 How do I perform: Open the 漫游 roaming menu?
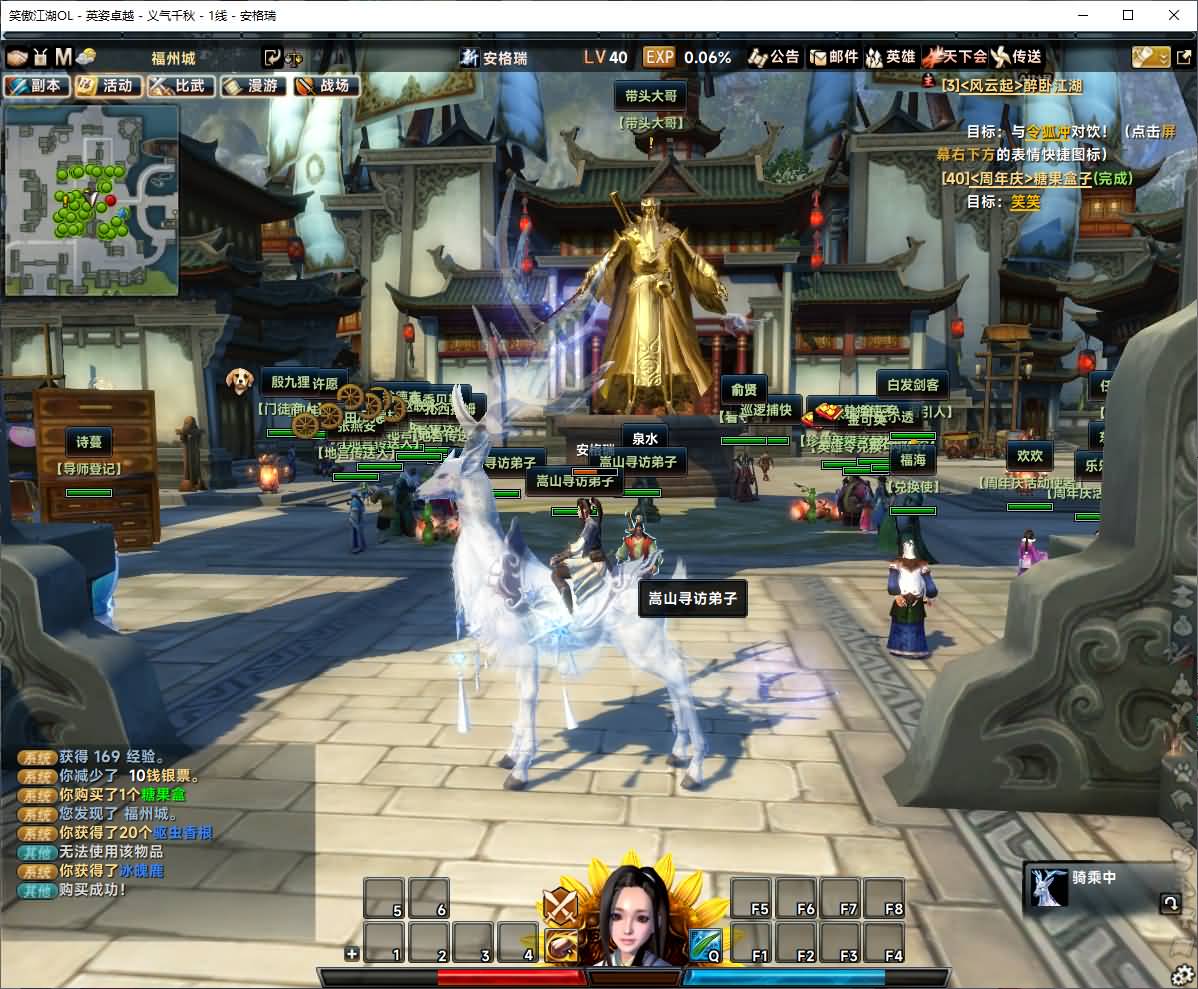click(253, 86)
